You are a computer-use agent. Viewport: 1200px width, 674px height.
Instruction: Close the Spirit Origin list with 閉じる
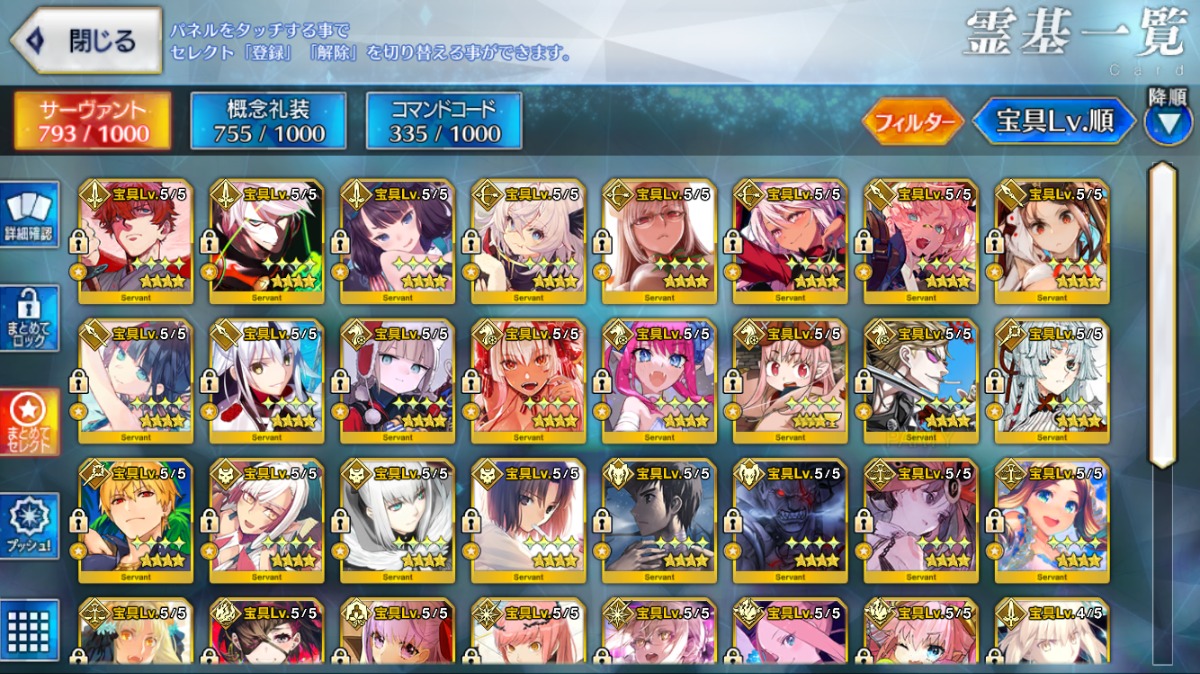[86, 41]
